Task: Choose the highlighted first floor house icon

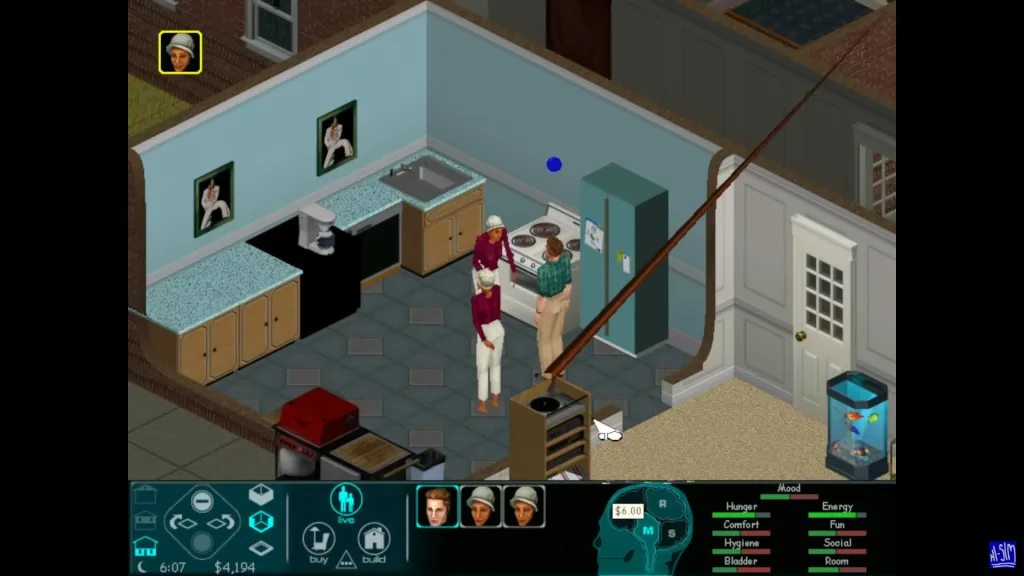Action: tap(145, 546)
